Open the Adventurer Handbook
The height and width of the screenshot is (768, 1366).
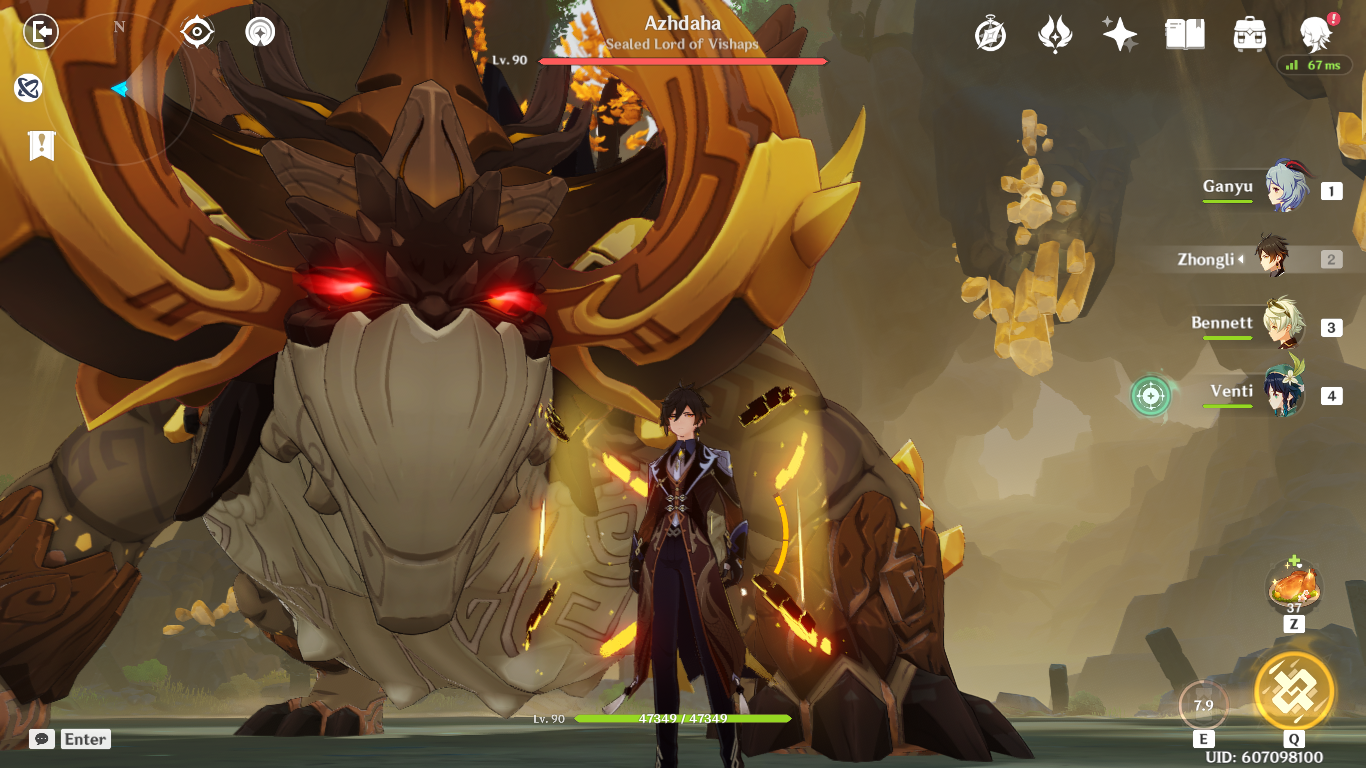pyautogui.click(x=1185, y=33)
